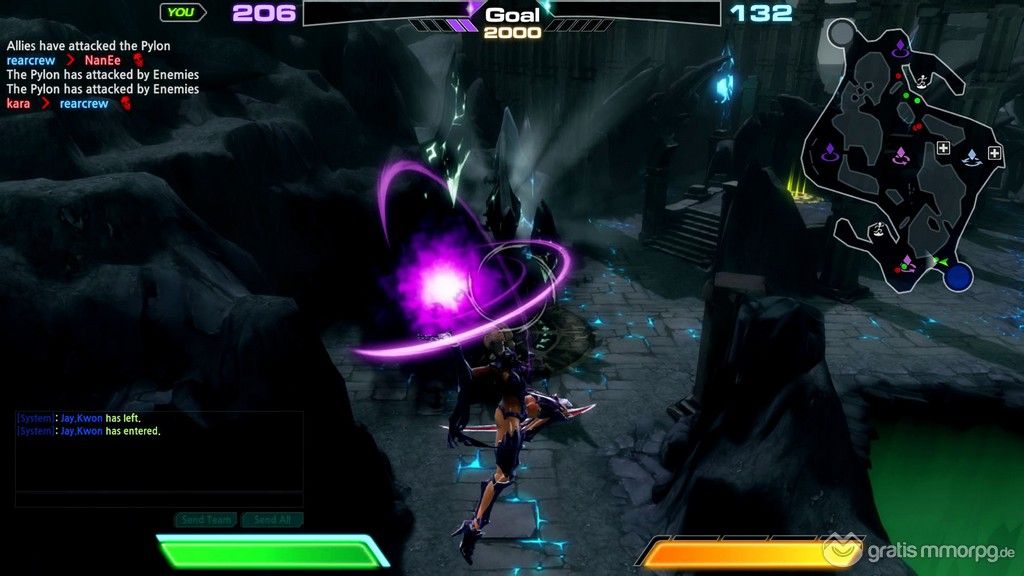The width and height of the screenshot is (1024, 576).
Task: Send the message with Send All
Action: (272, 520)
